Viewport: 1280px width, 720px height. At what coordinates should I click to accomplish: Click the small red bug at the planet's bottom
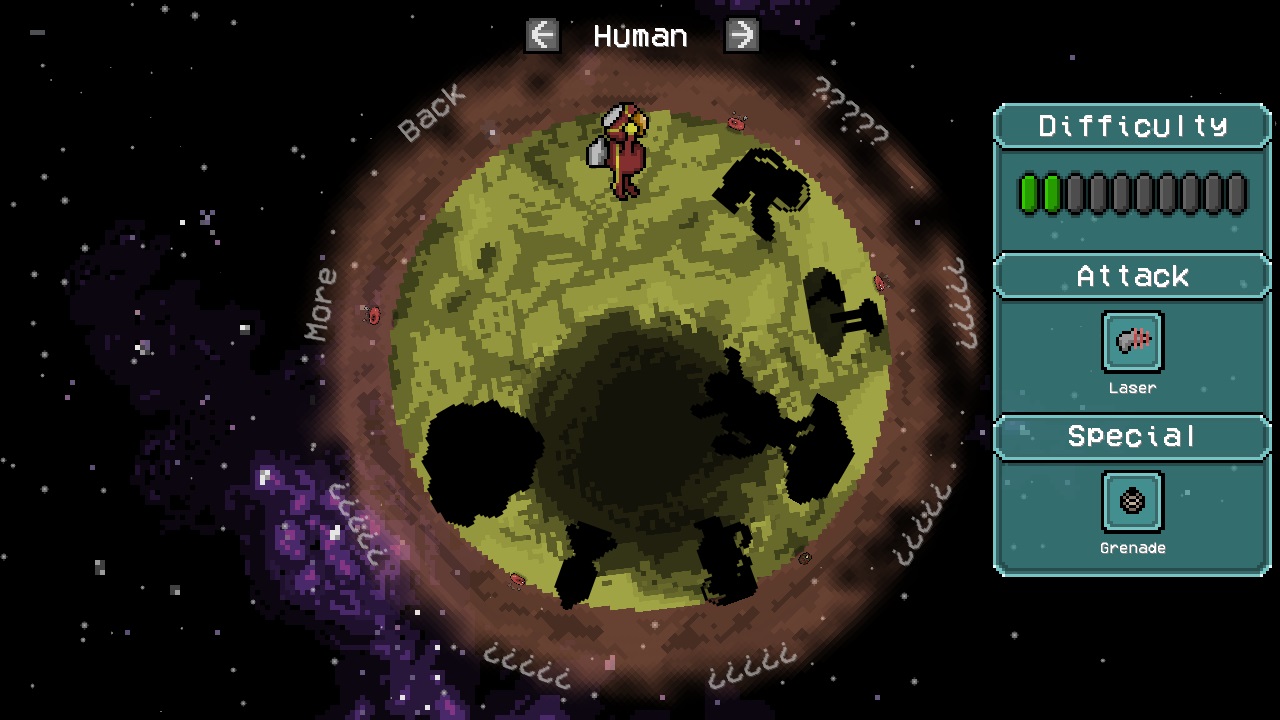tap(515, 578)
